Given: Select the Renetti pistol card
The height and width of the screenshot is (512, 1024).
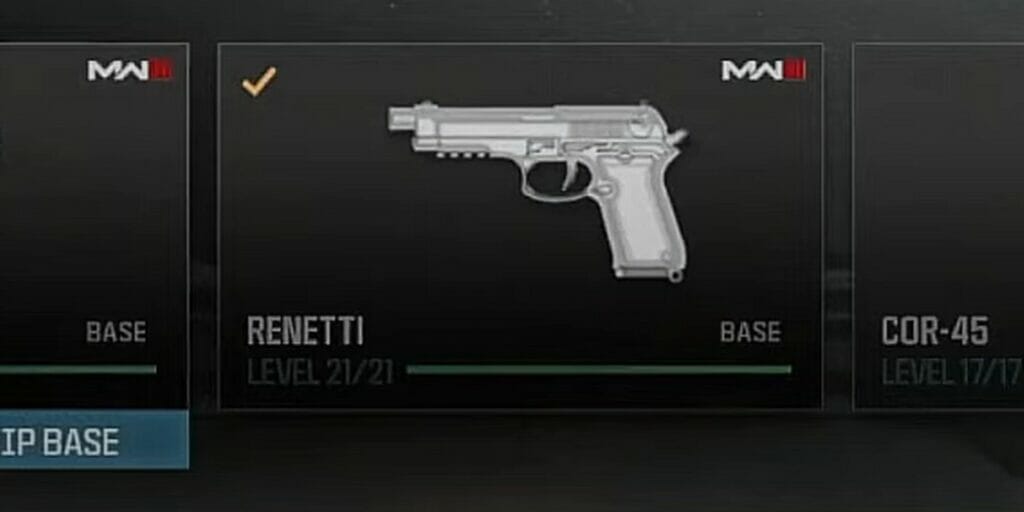Looking at the screenshot, I should click(x=520, y=225).
